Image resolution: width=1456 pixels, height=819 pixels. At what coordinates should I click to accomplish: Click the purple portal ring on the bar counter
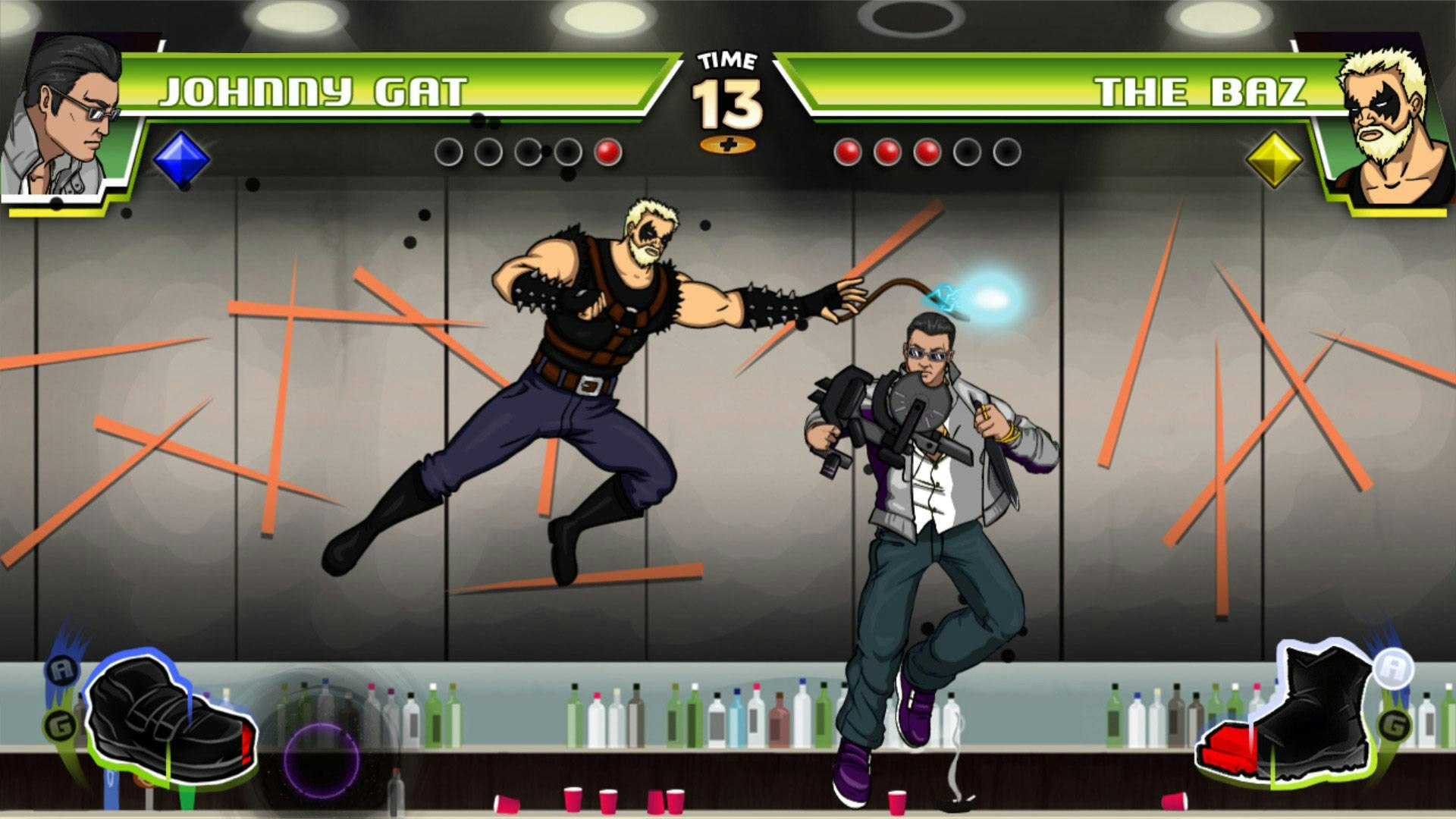point(322,758)
